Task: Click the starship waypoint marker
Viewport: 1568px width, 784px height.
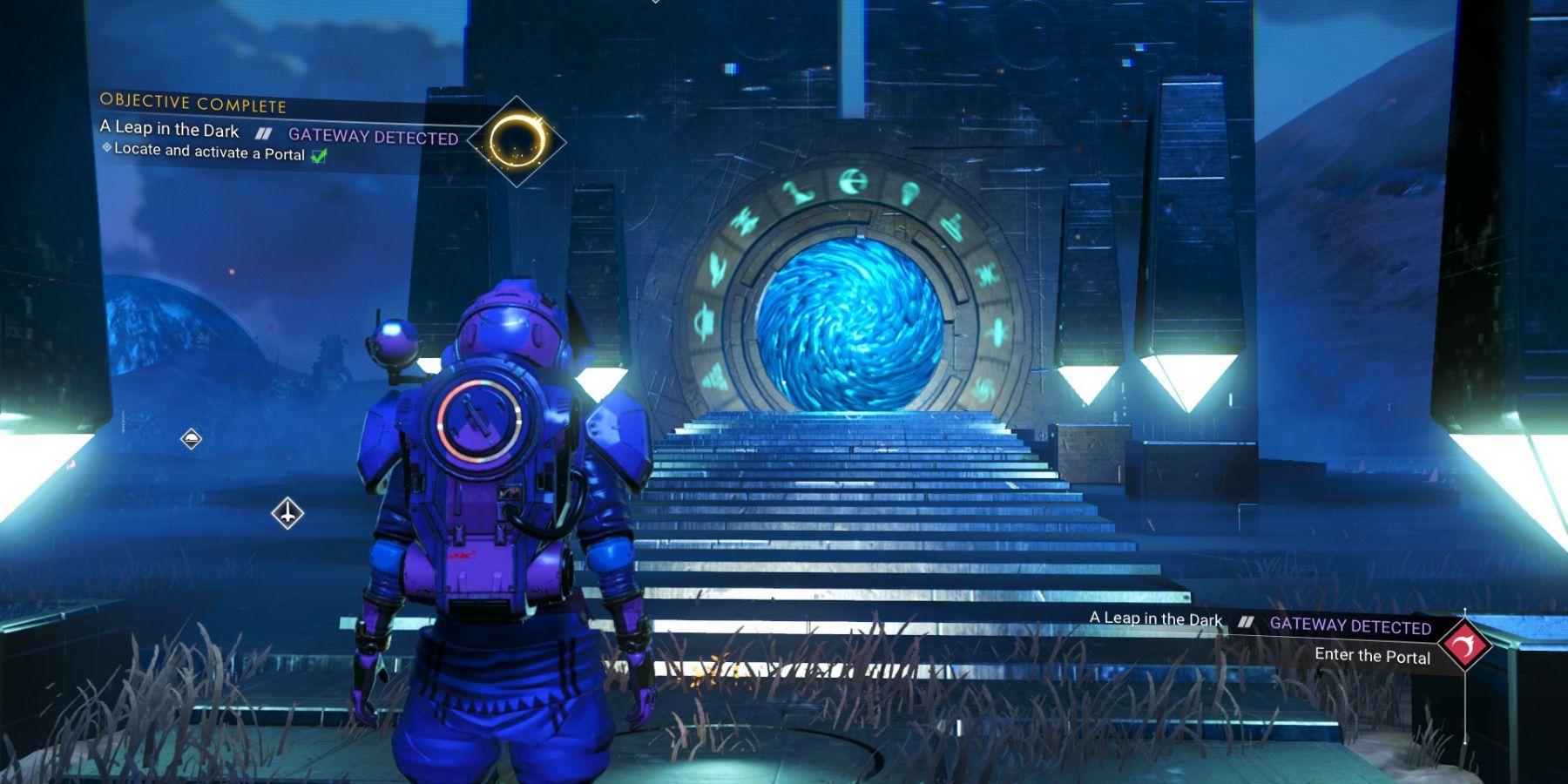Action: [x=287, y=513]
